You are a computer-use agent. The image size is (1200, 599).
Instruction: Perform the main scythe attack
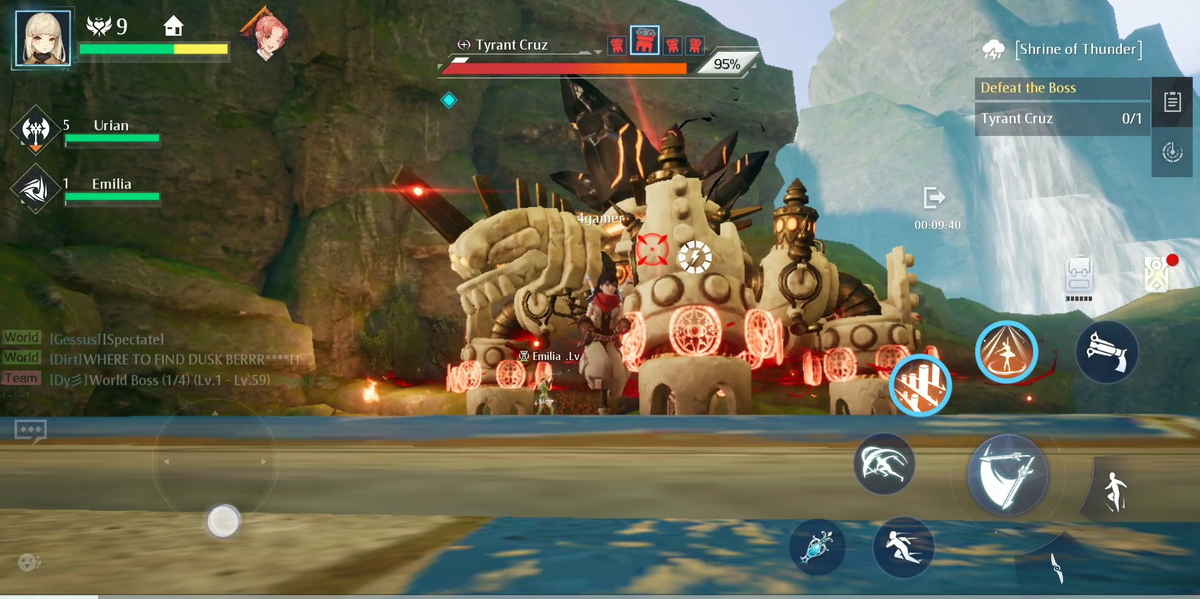coord(1008,475)
